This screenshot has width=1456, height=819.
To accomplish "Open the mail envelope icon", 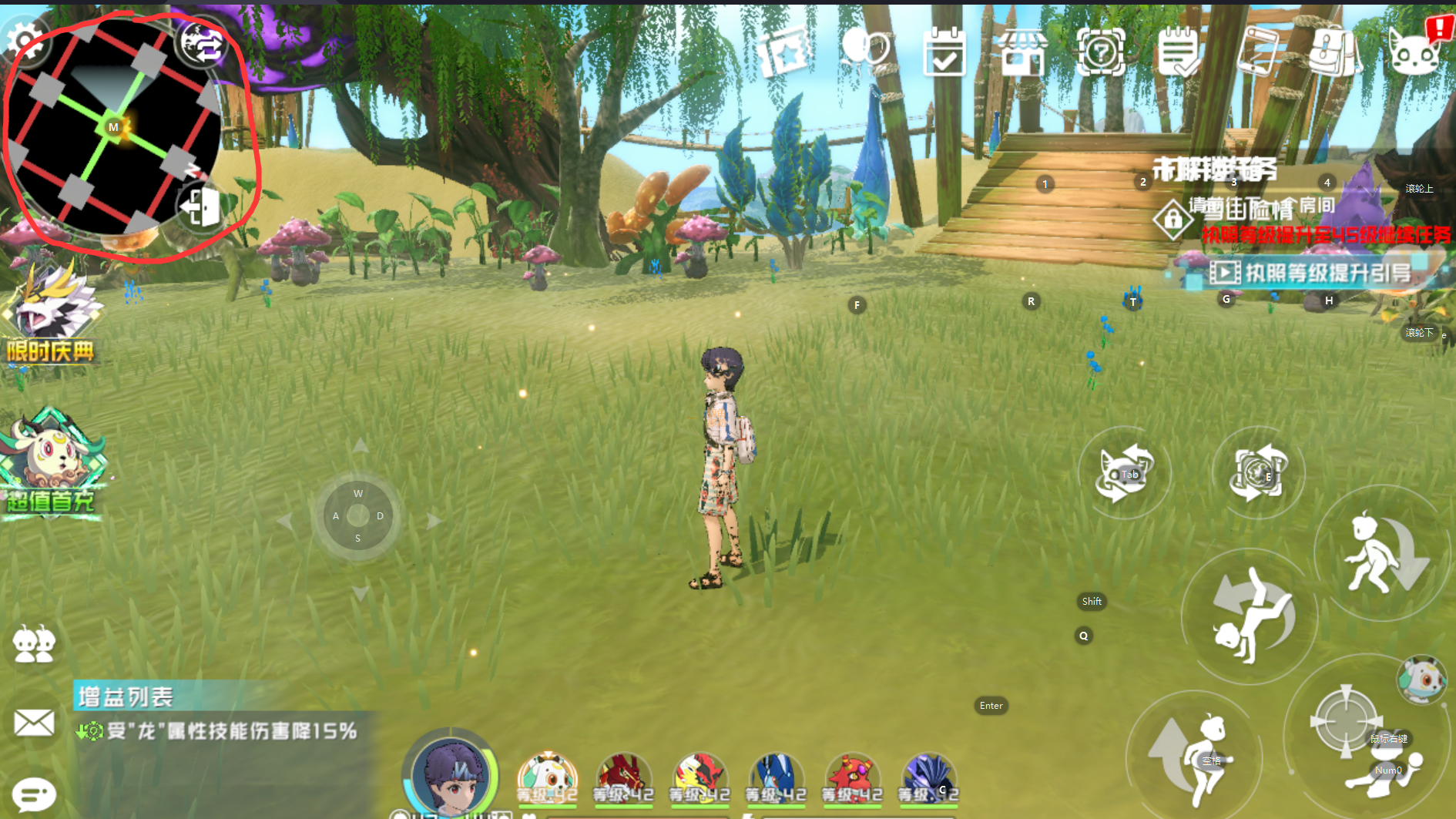I will pyautogui.click(x=34, y=723).
